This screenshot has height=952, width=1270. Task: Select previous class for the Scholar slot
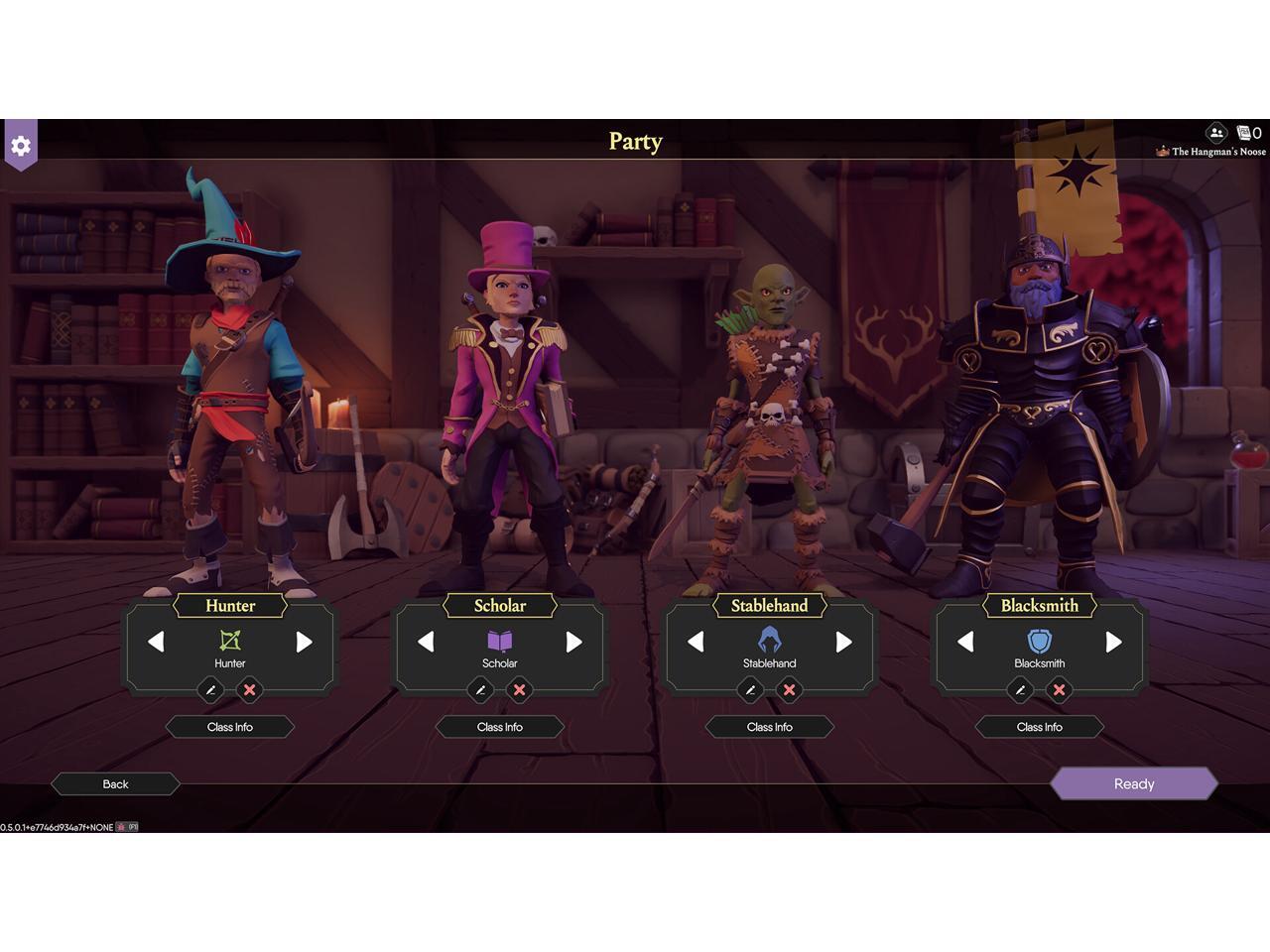[426, 642]
